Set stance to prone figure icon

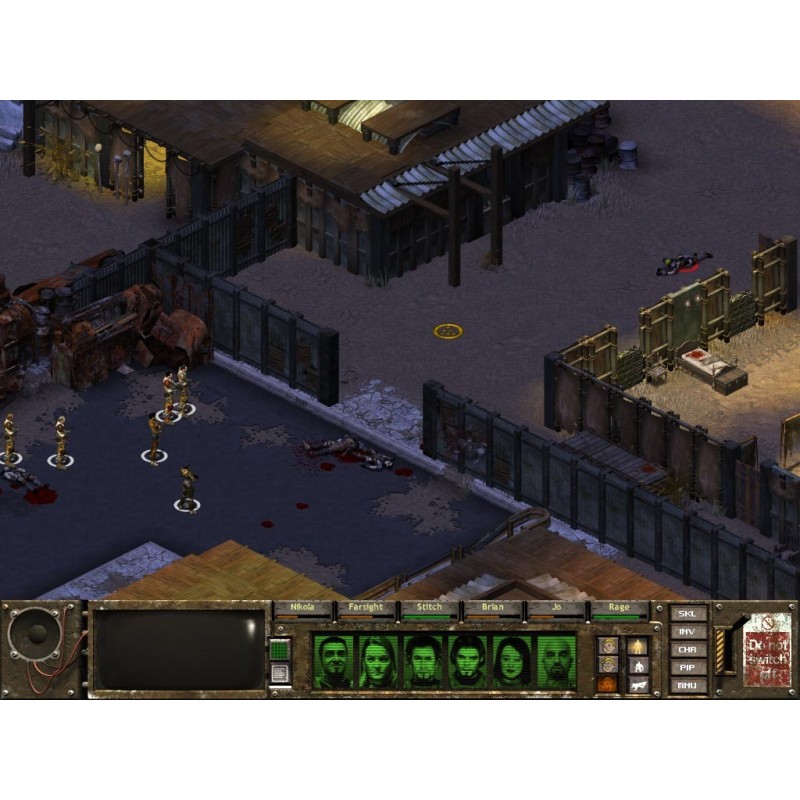click(x=637, y=685)
